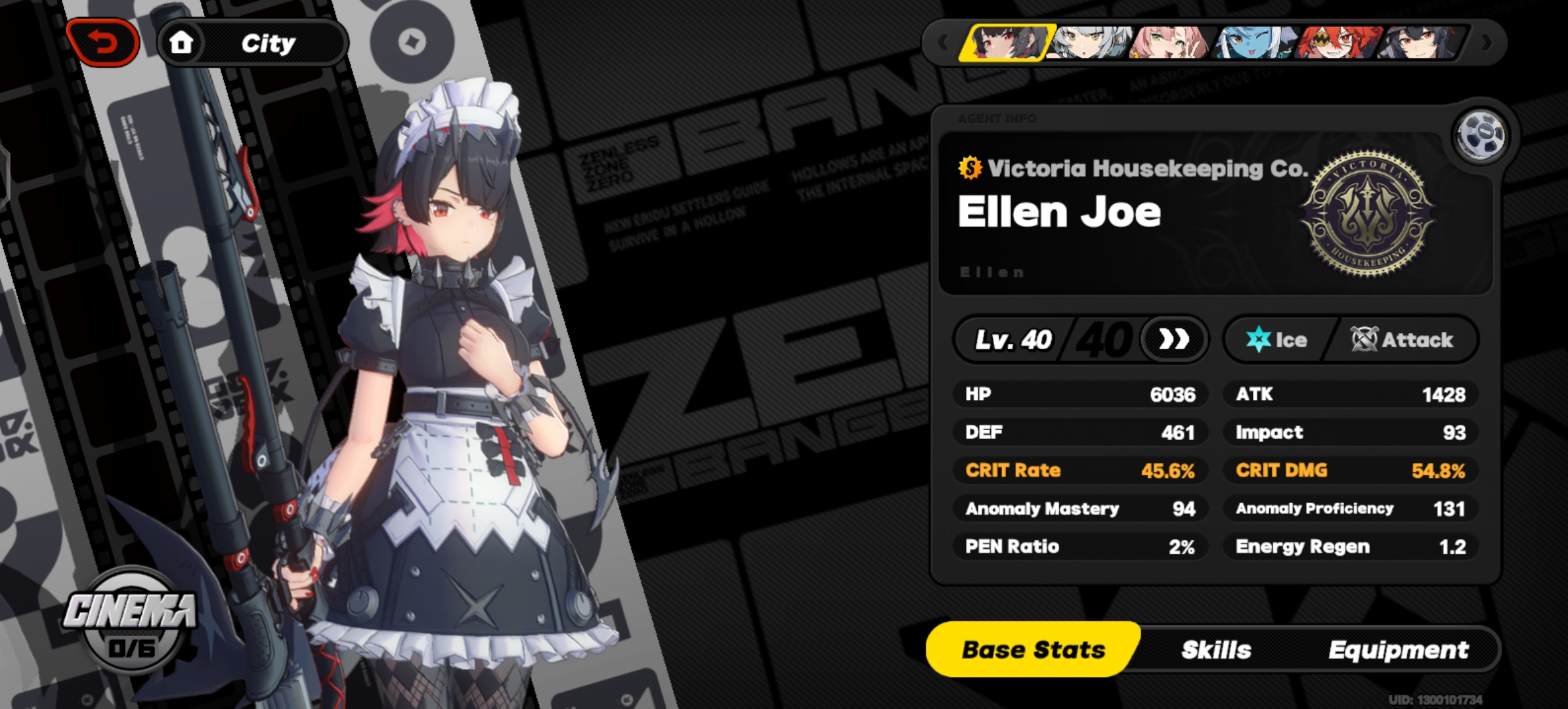The width and height of the screenshot is (1568, 709).
Task: Click the Attack specialty icon
Action: 1364,339
